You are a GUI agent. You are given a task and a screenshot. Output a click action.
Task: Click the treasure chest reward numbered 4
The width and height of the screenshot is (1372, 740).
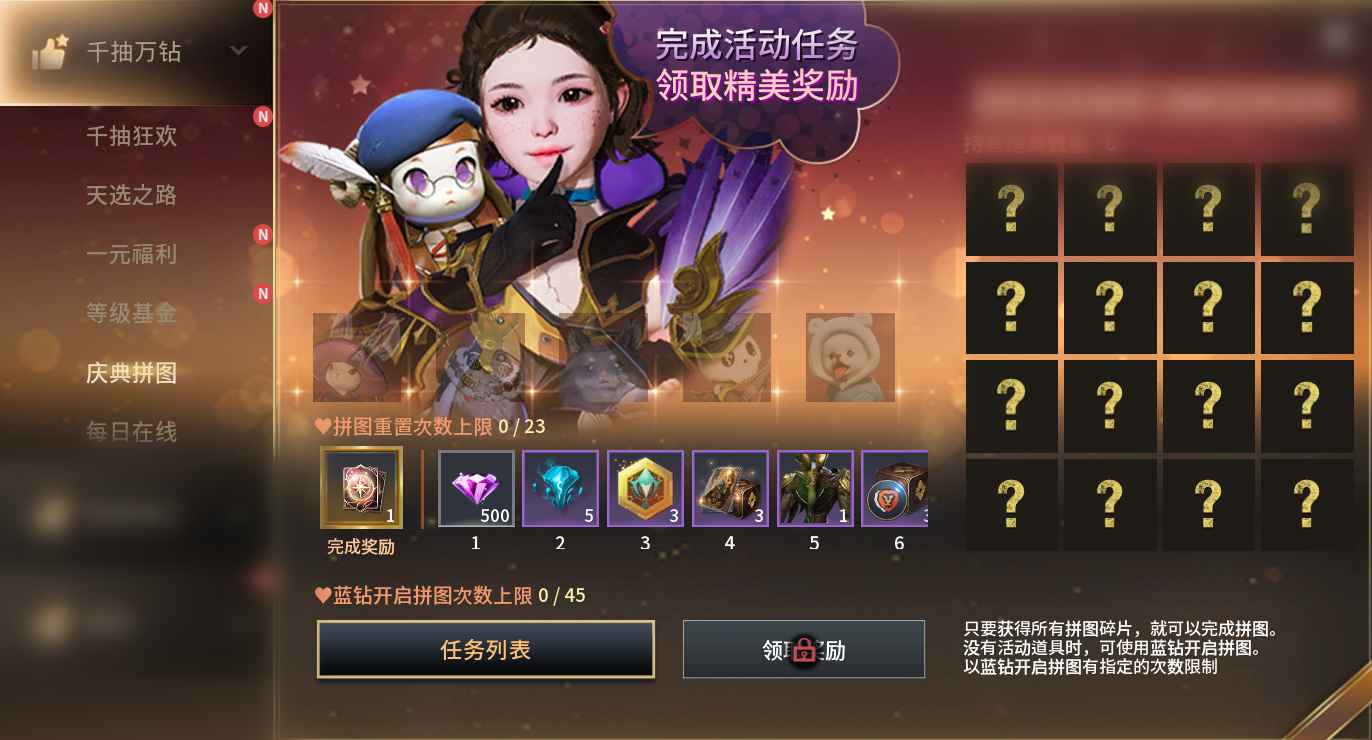click(730, 489)
